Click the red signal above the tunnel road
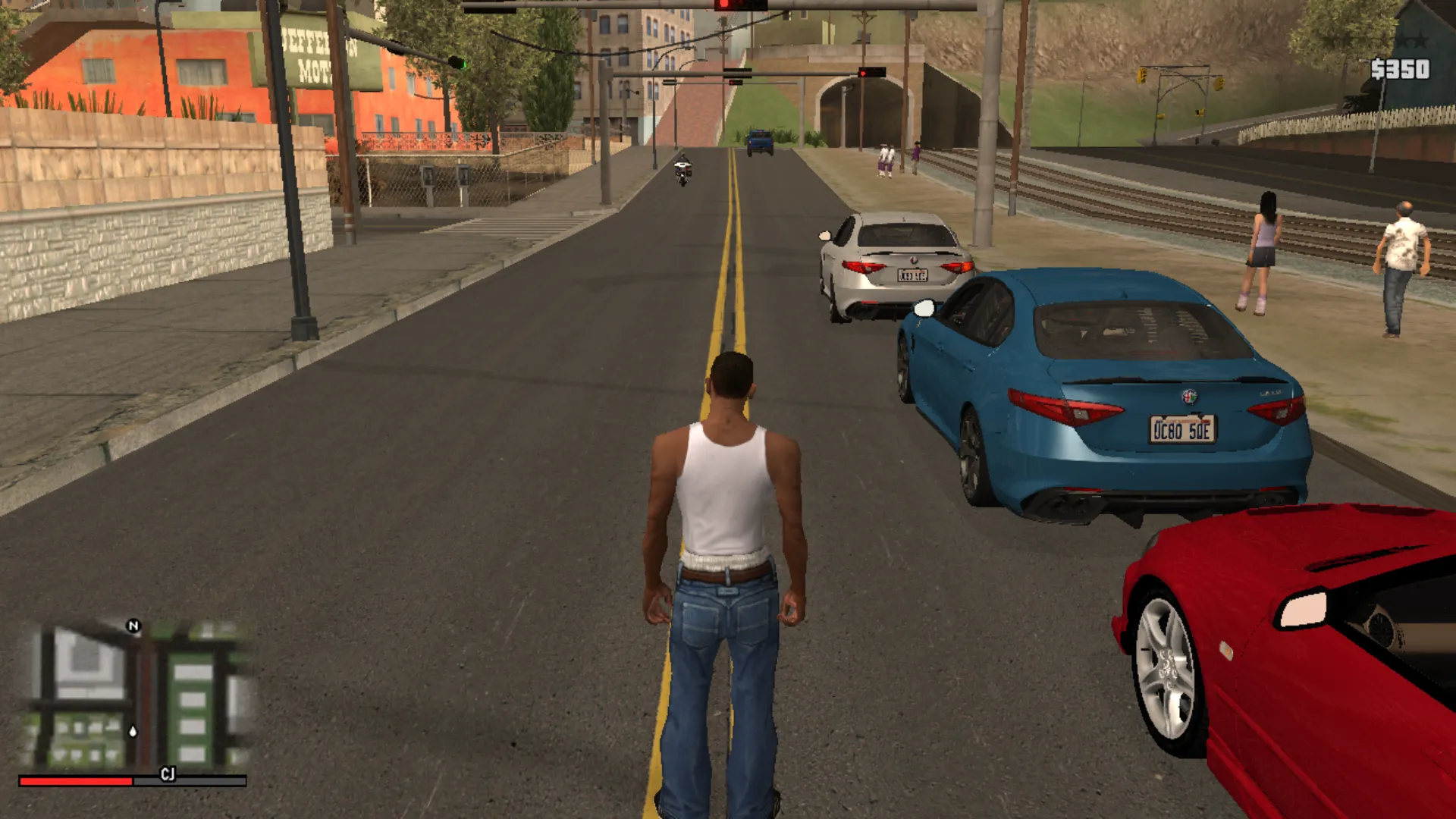The height and width of the screenshot is (819, 1456). point(863,73)
